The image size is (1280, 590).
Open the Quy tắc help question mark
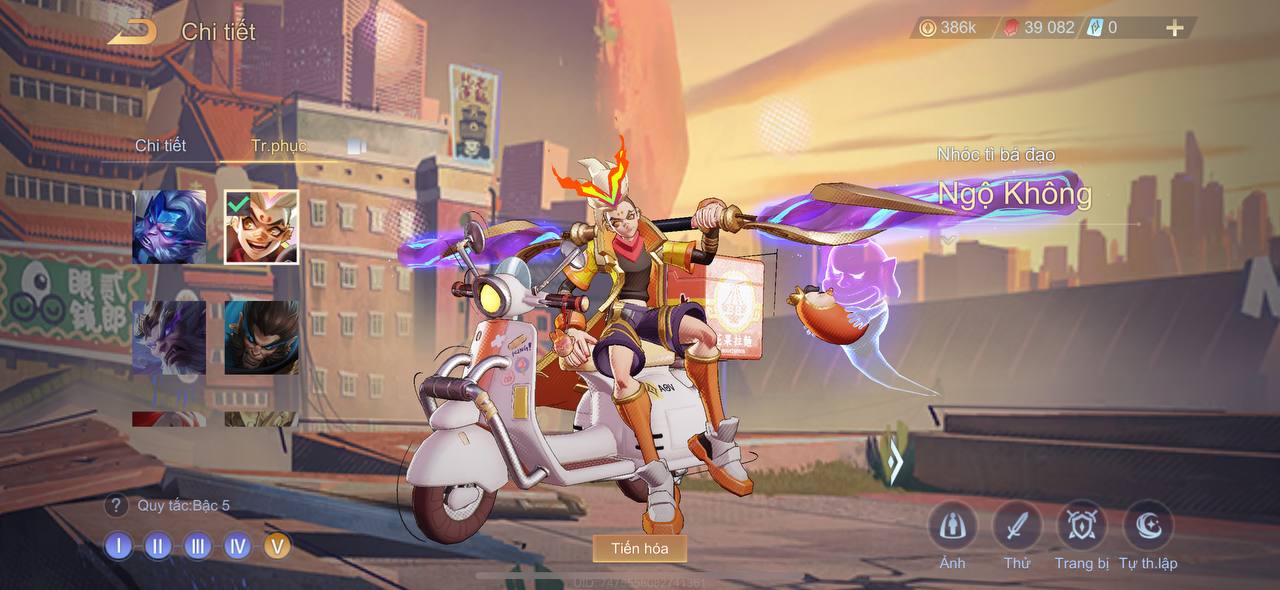pyautogui.click(x=117, y=506)
